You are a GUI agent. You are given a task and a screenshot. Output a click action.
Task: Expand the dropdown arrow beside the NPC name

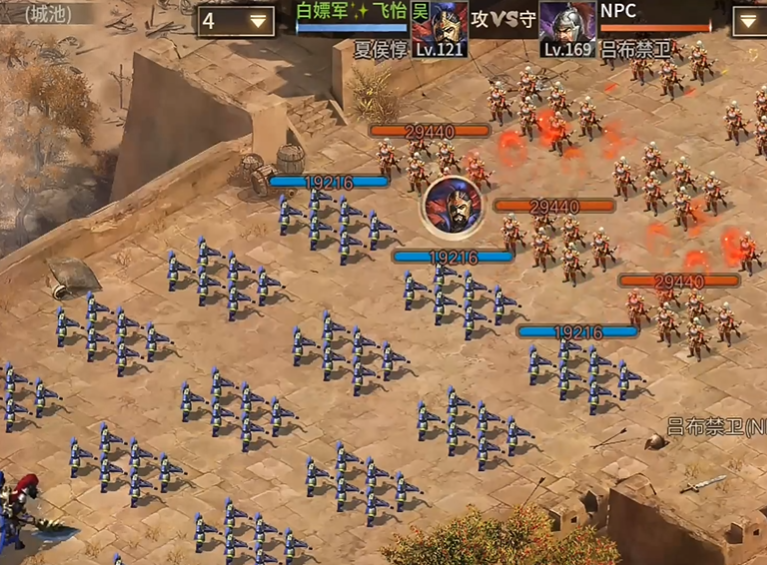pyautogui.click(x=751, y=21)
